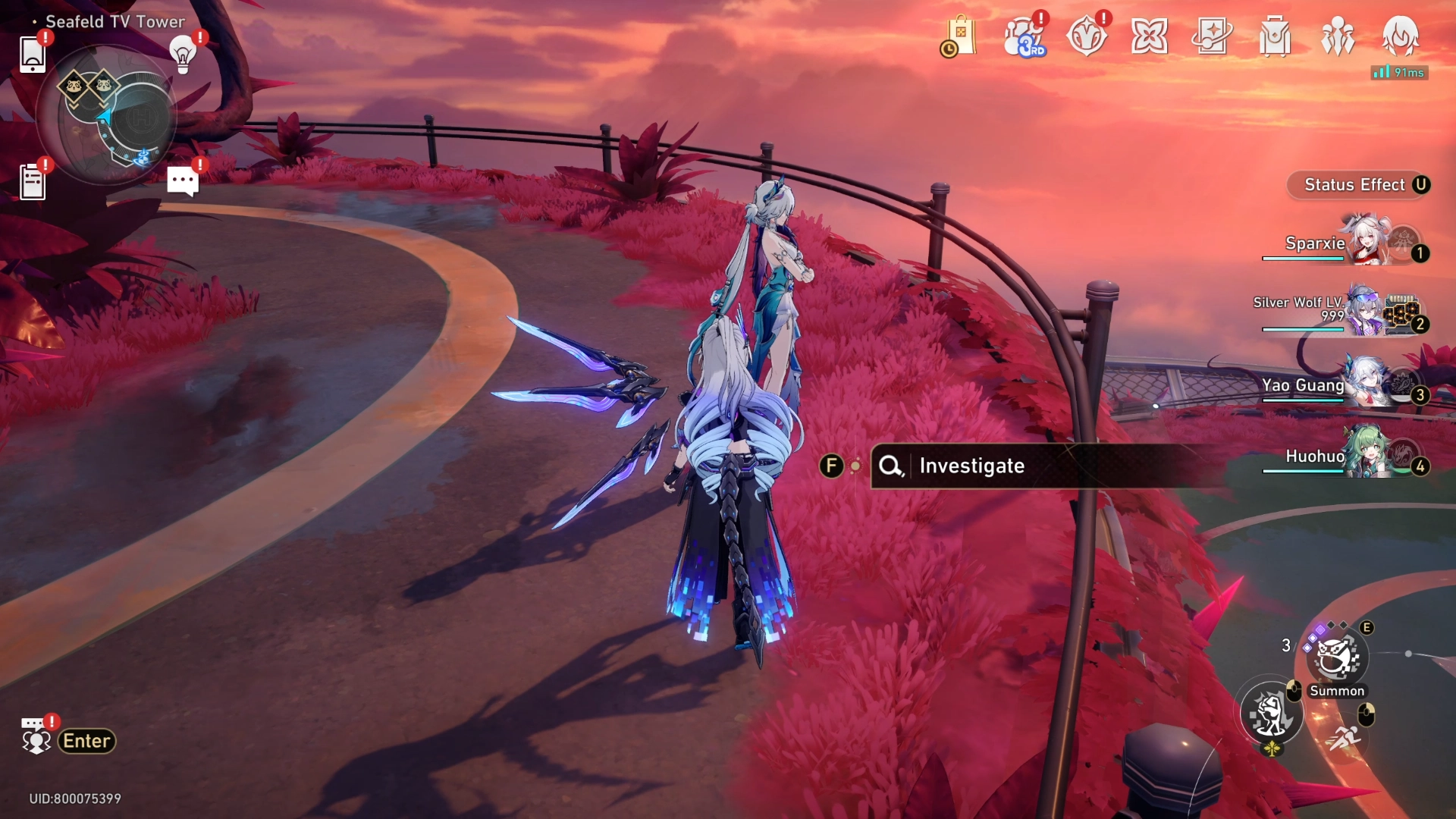Open the warp ticket star icon
This screenshot has width=1456, height=819.
point(1212,36)
